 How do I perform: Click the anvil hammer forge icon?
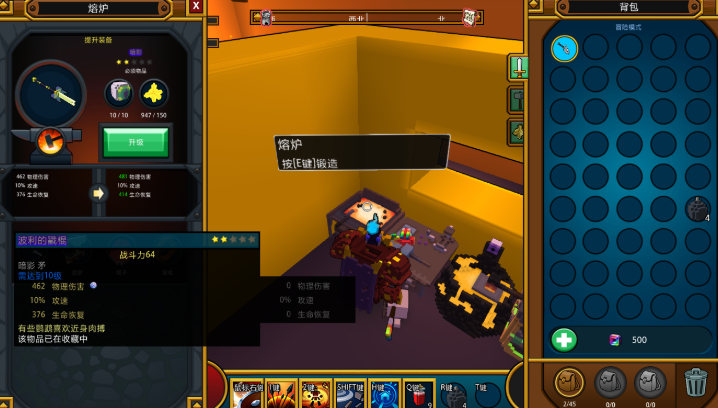47,141
